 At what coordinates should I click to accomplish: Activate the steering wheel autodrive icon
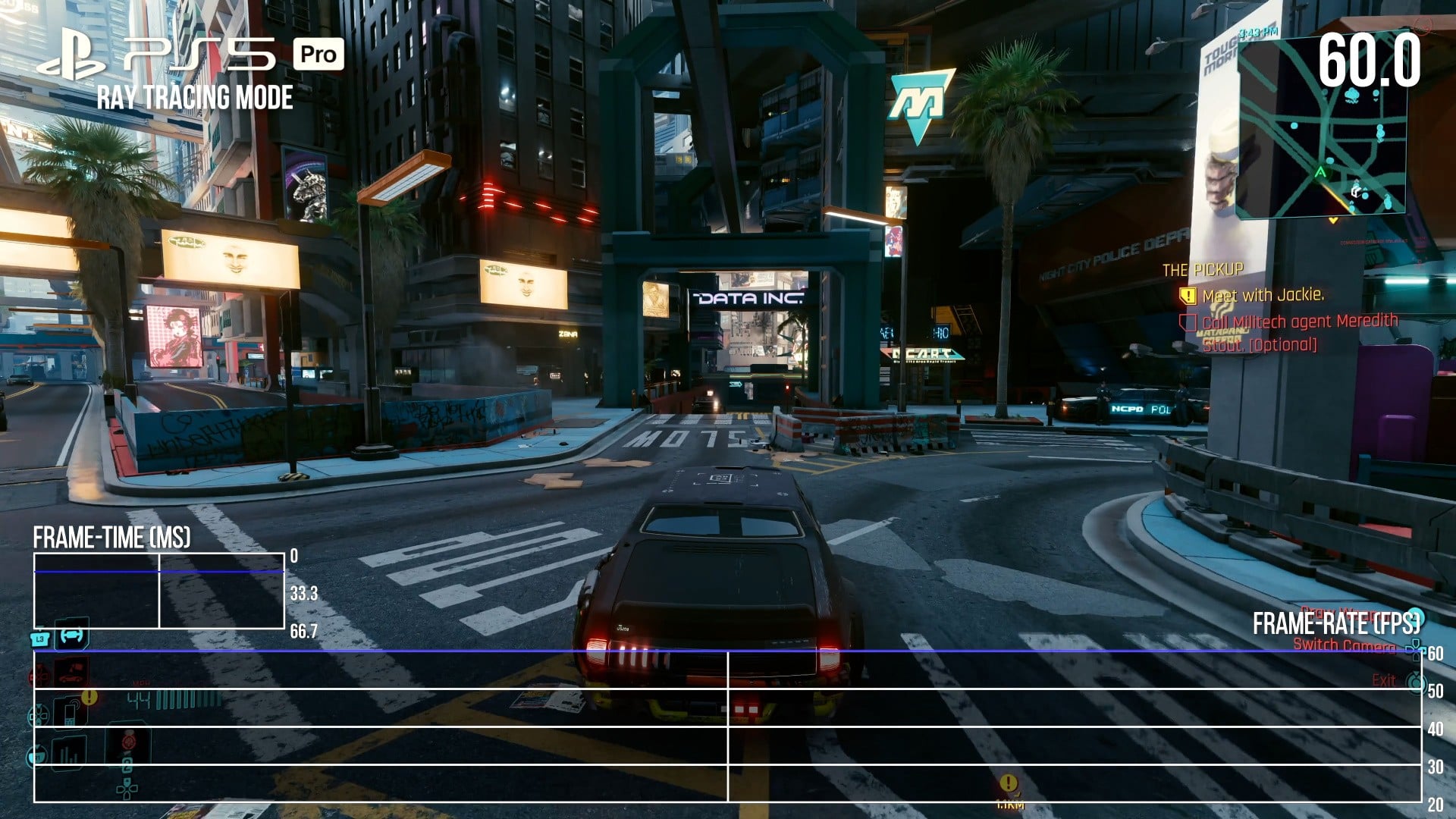tap(71, 635)
